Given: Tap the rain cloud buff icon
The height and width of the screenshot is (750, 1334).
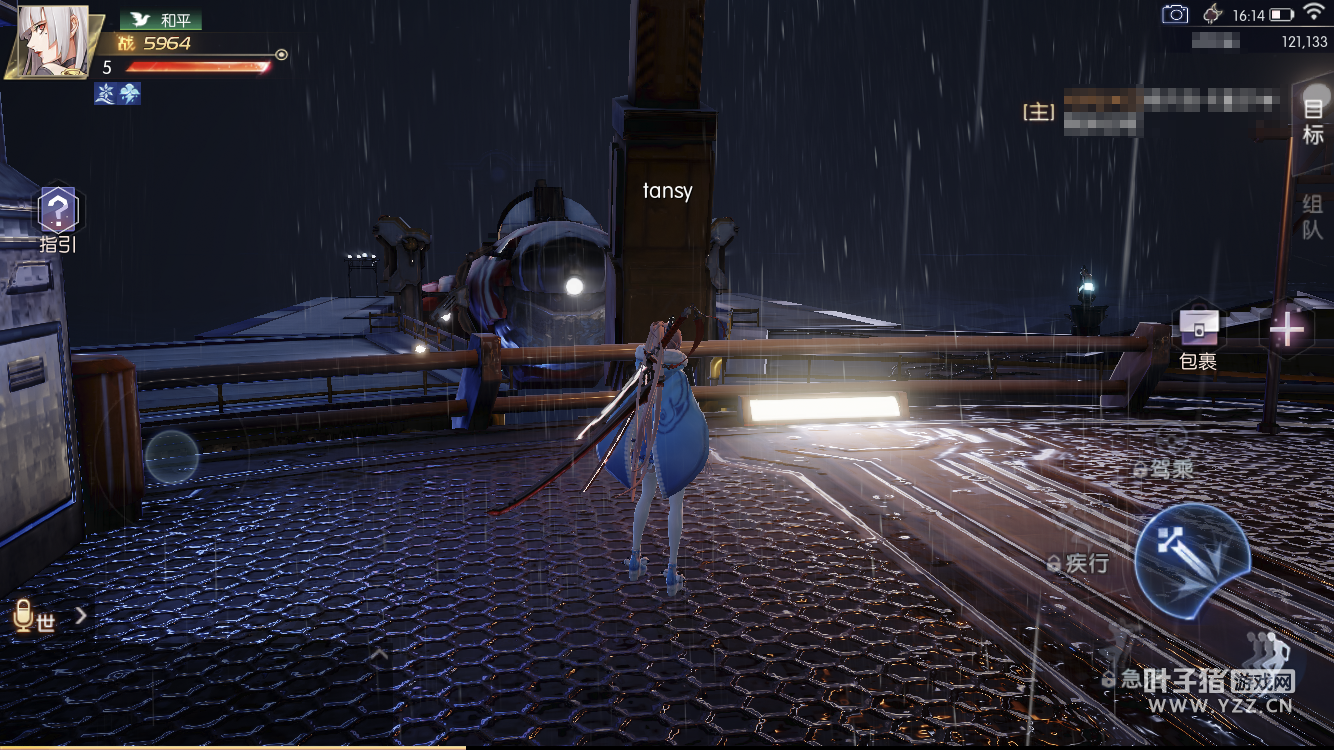Looking at the screenshot, I should tap(130, 94).
